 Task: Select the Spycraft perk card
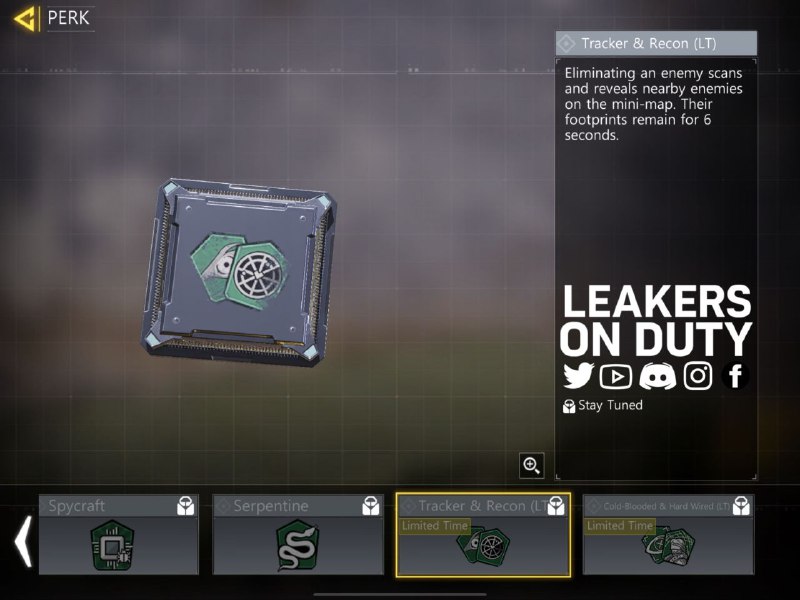point(118,535)
